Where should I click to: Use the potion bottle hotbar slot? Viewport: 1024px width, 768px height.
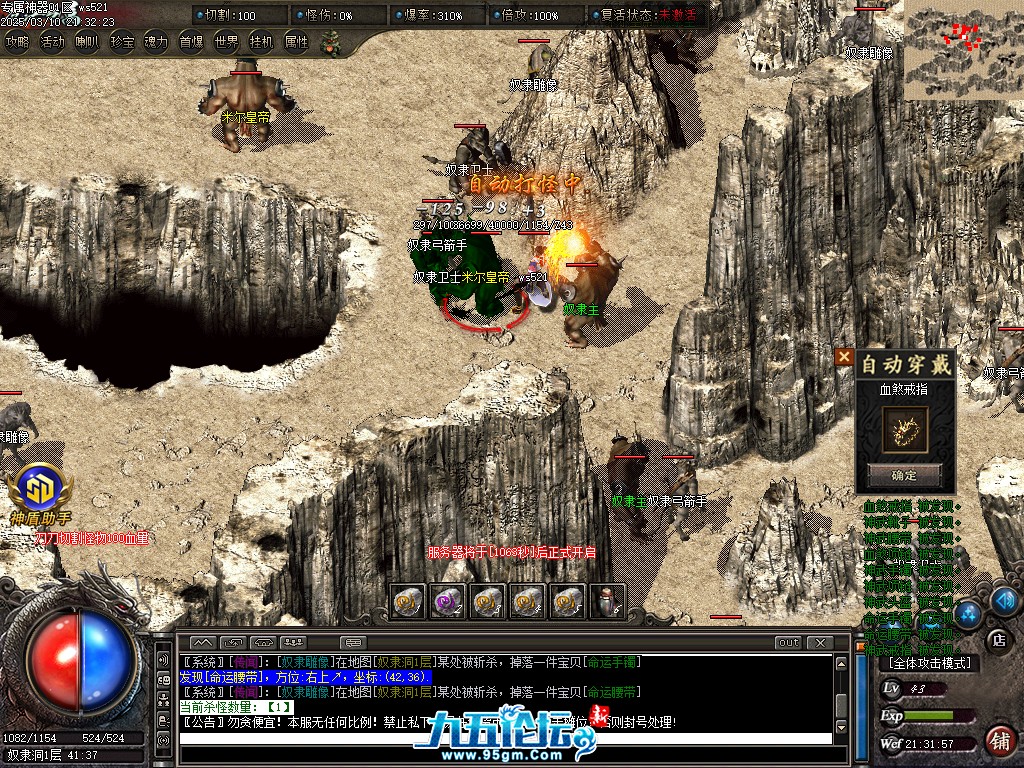pyautogui.click(x=607, y=601)
